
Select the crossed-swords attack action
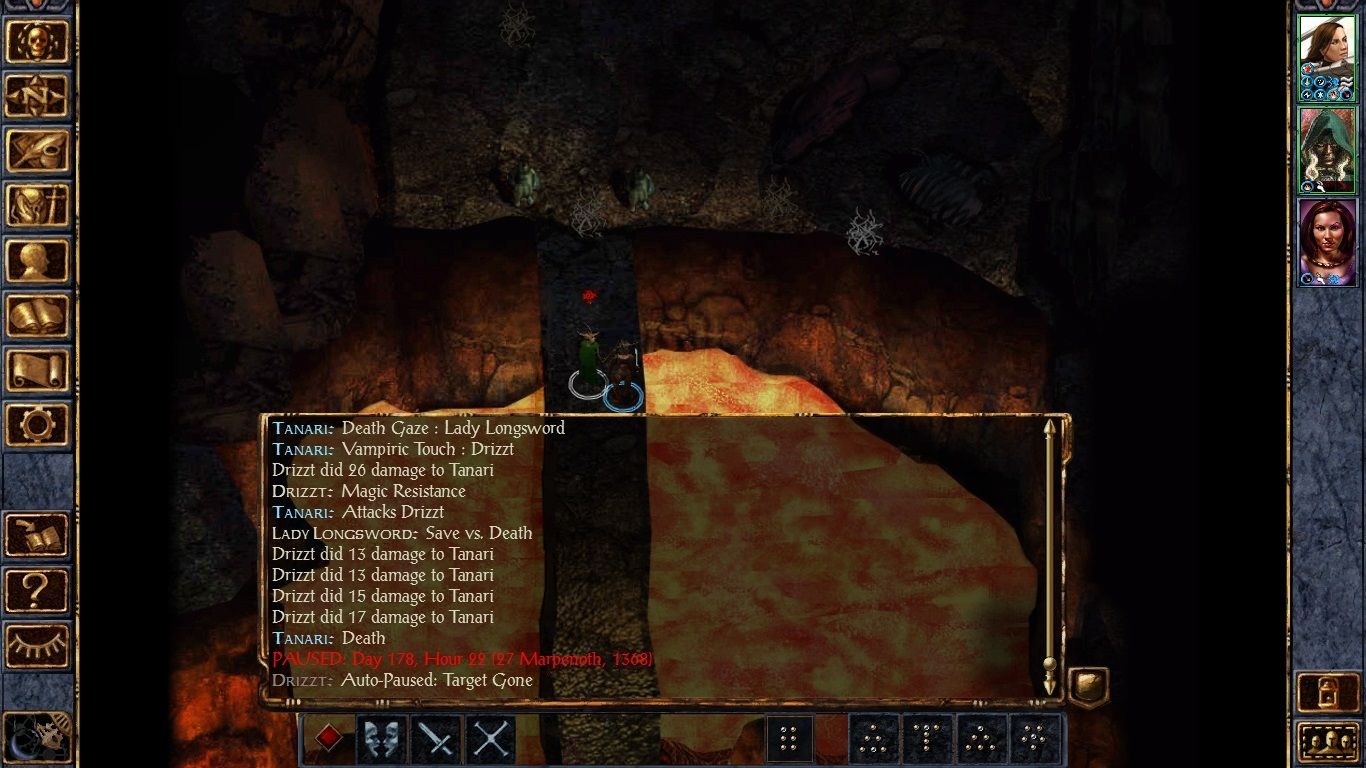point(489,739)
